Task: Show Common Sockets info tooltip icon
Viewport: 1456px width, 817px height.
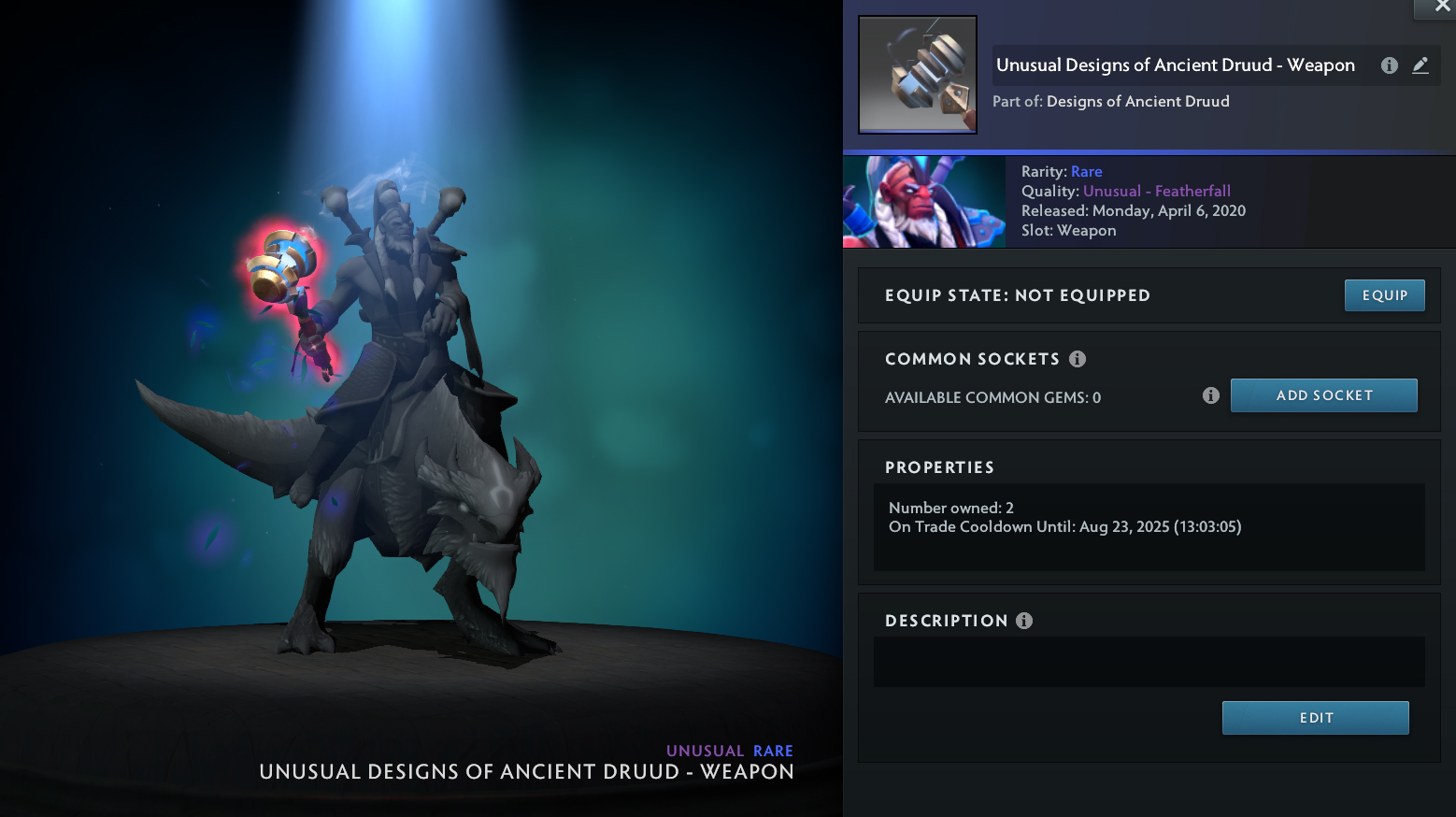Action: click(1078, 359)
